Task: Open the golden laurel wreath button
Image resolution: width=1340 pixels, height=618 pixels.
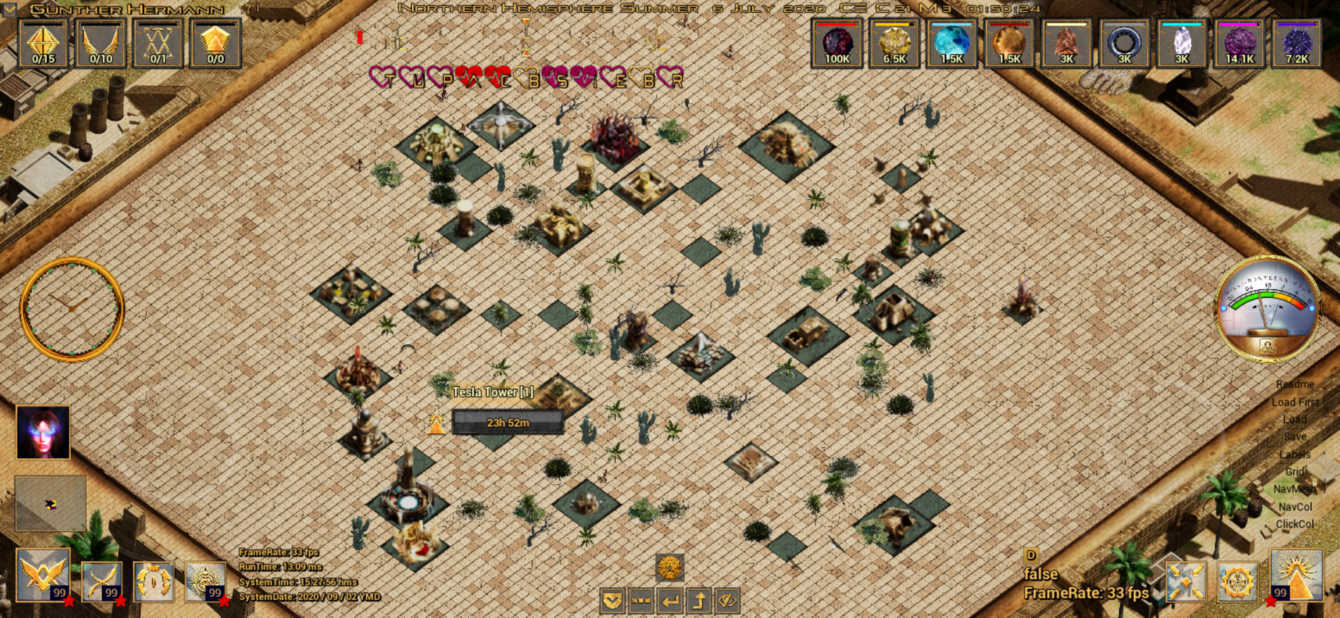Action: [154, 581]
